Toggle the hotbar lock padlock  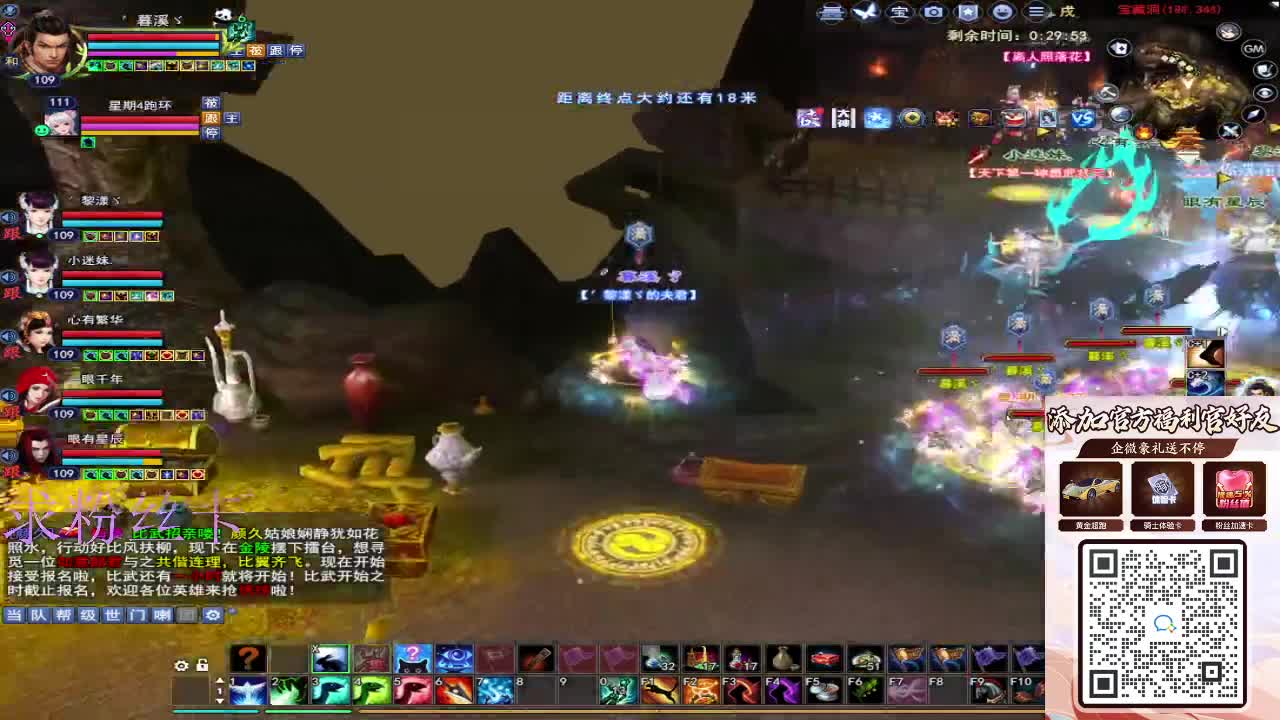[x=203, y=664]
